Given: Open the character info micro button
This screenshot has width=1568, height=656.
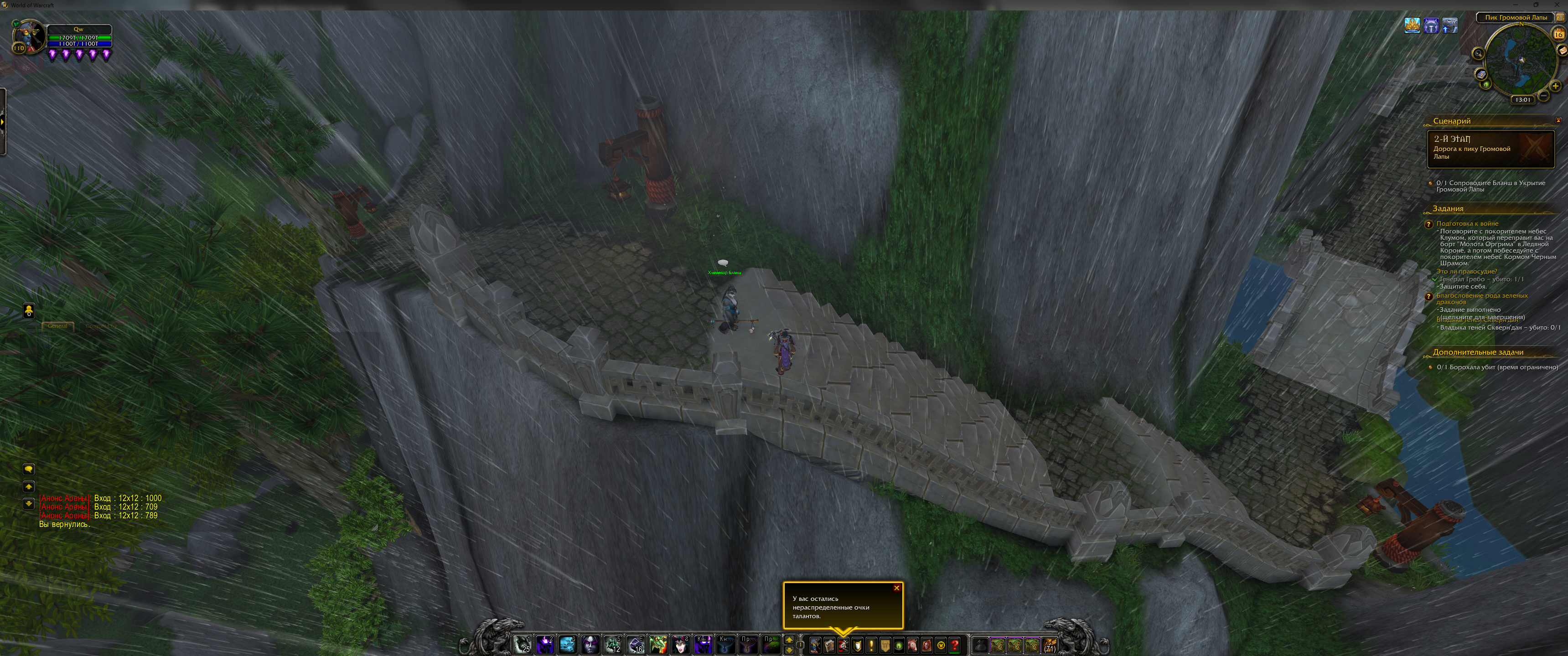Looking at the screenshot, I should click(814, 645).
